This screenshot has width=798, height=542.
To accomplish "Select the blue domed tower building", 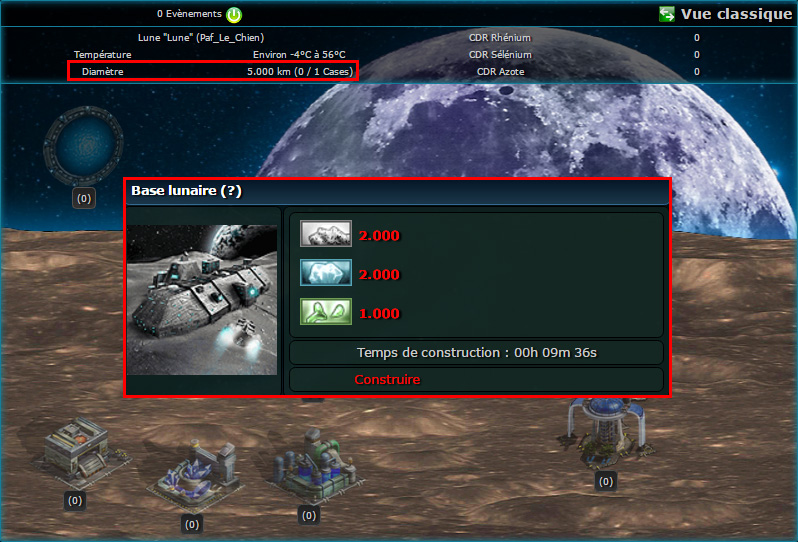I will pyautogui.click(x=606, y=430).
